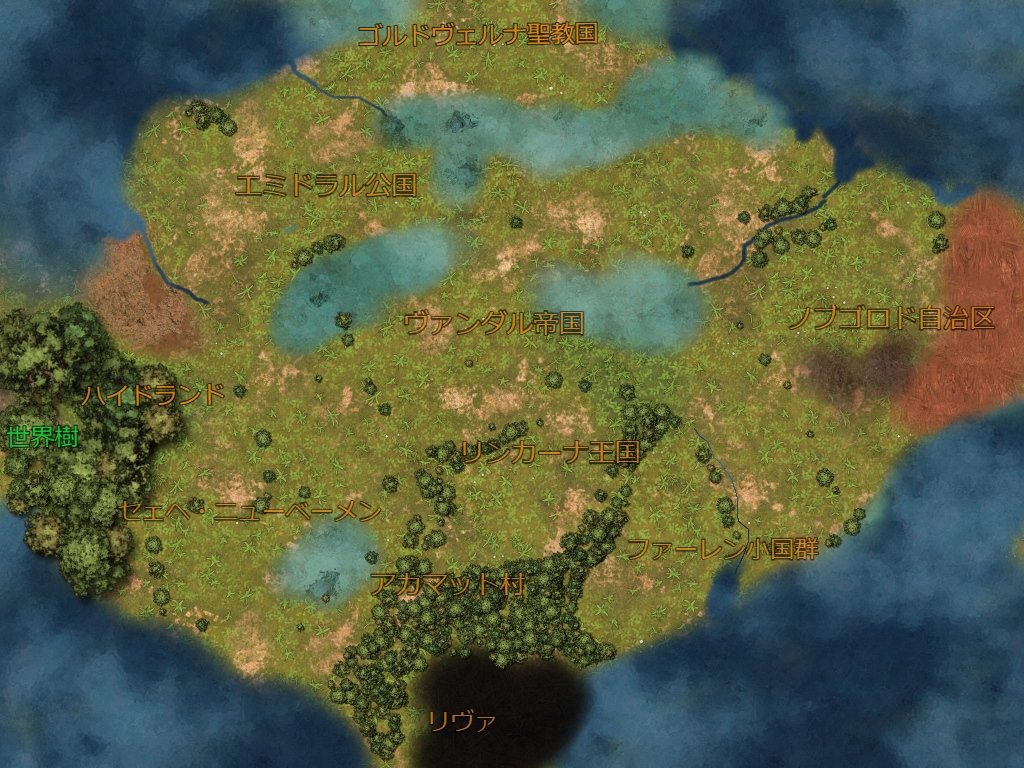
Task: Select the セェベ・ニューベーメン destination
Action: [250, 511]
